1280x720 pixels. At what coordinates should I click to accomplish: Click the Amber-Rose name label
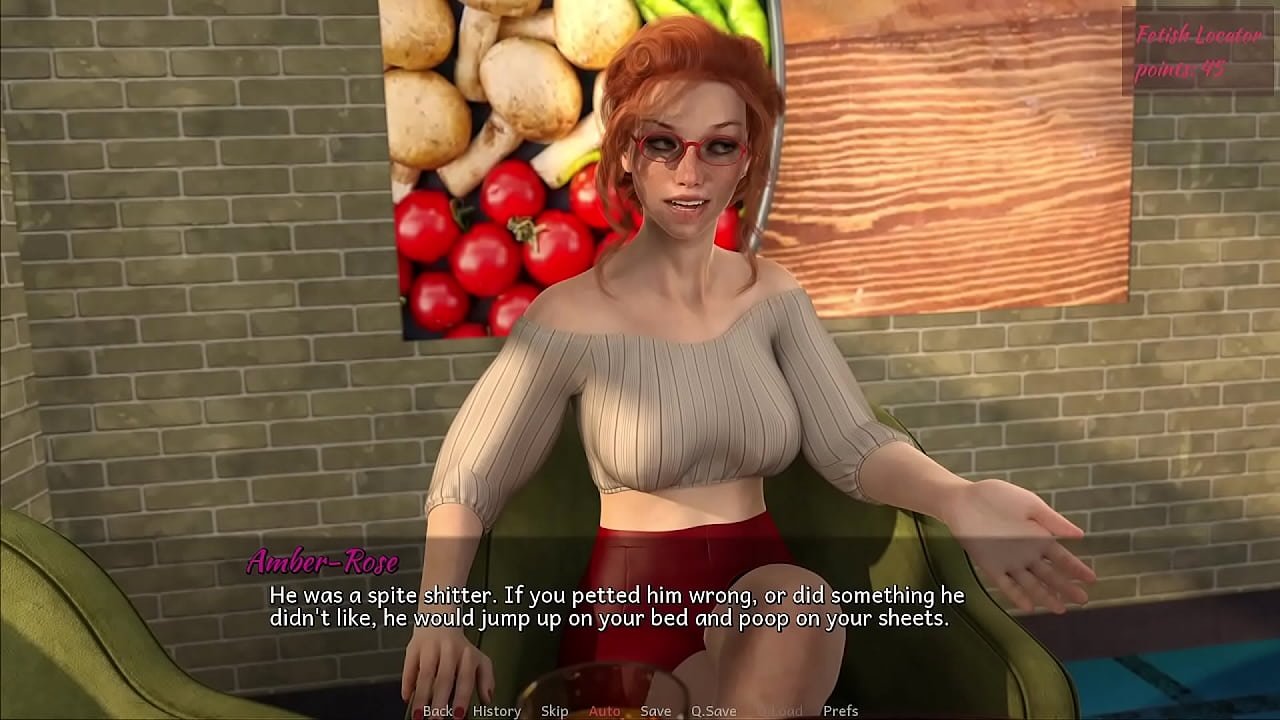click(x=322, y=561)
